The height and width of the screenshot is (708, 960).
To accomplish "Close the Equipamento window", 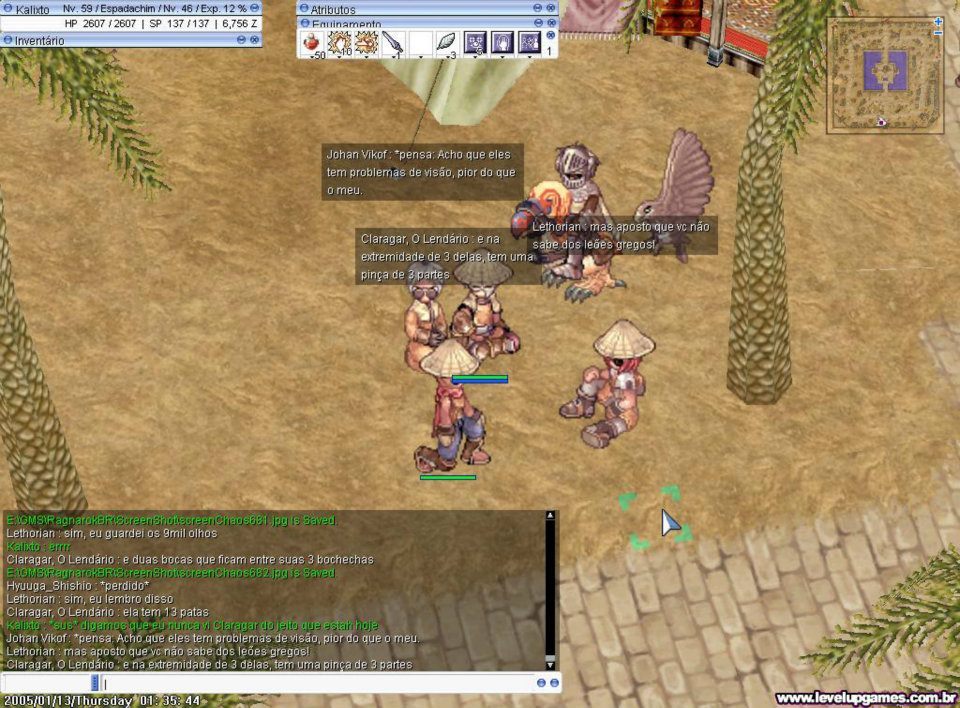I will 551,22.
